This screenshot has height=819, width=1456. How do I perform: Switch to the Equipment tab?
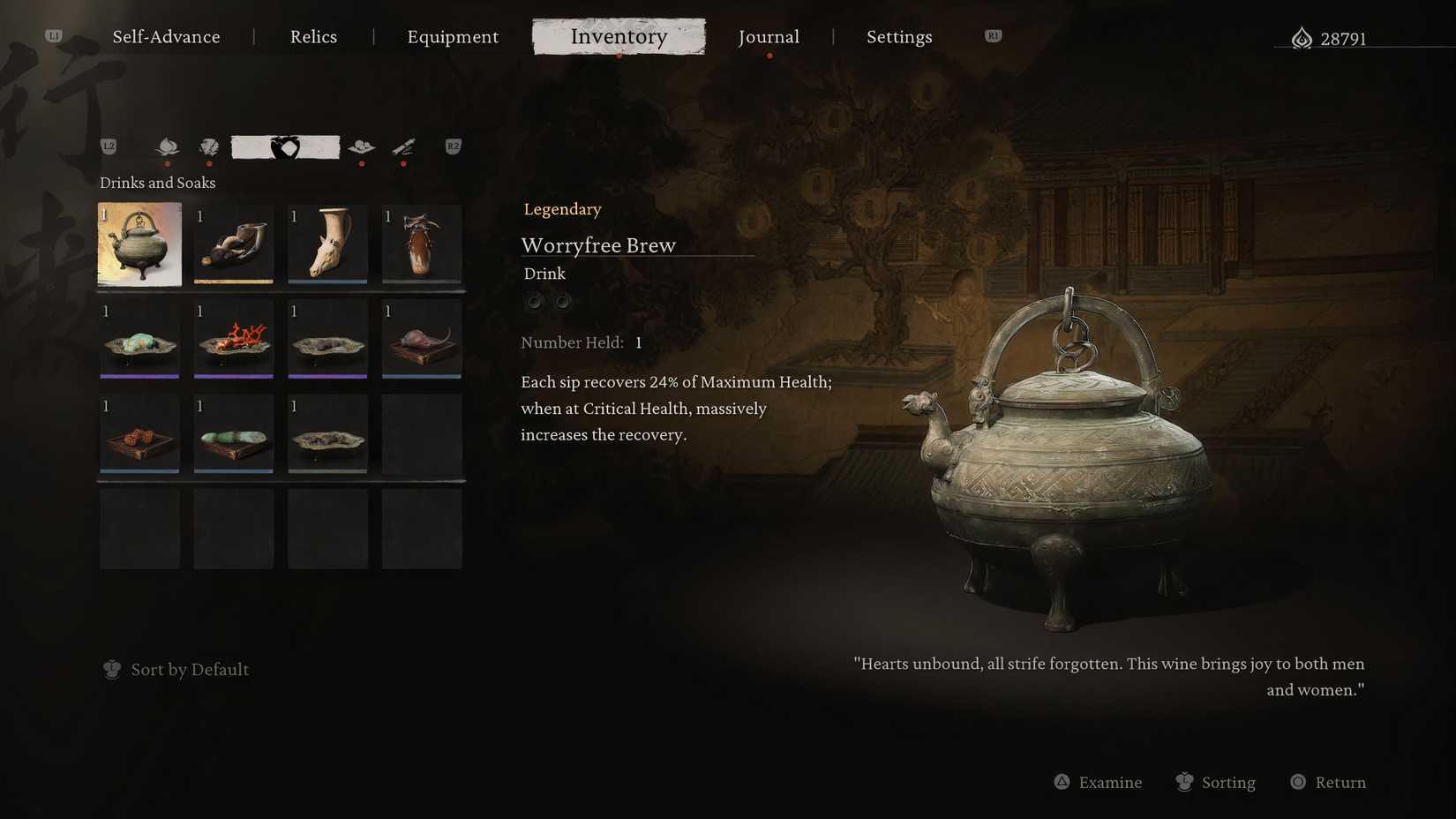[x=453, y=37]
